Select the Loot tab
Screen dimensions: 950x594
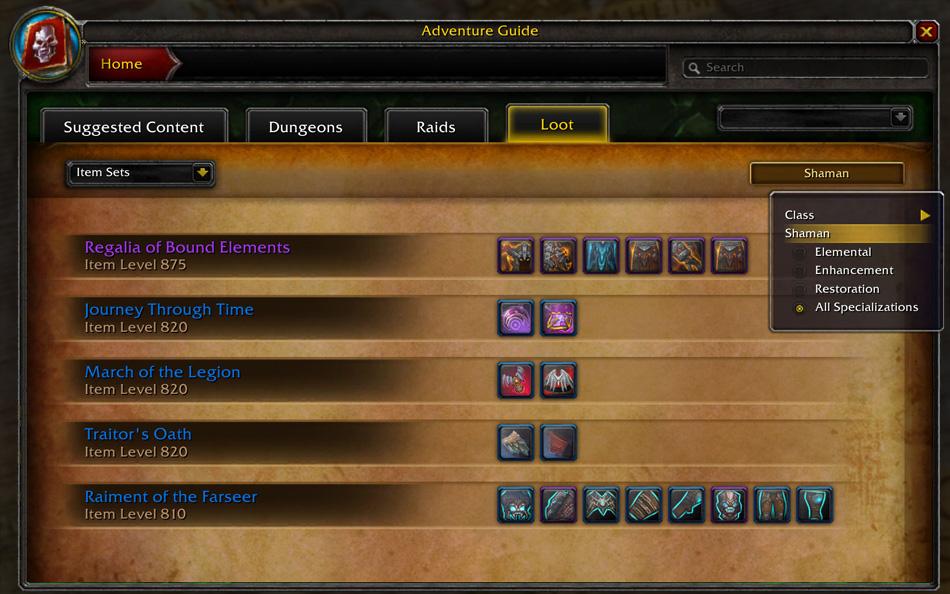tap(557, 125)
